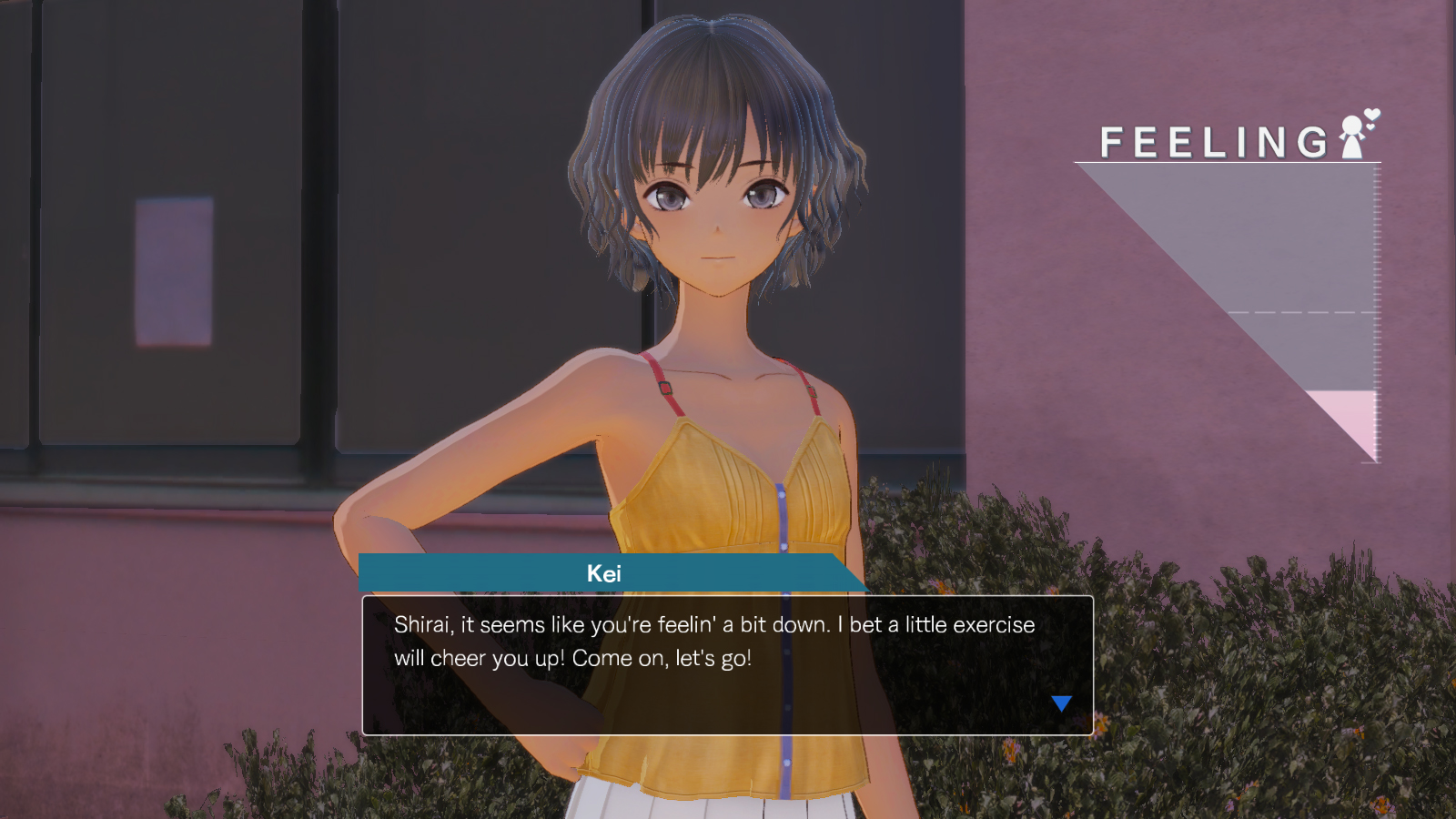Click the angled corner of the Kei banner

click(x=851, y=571)
